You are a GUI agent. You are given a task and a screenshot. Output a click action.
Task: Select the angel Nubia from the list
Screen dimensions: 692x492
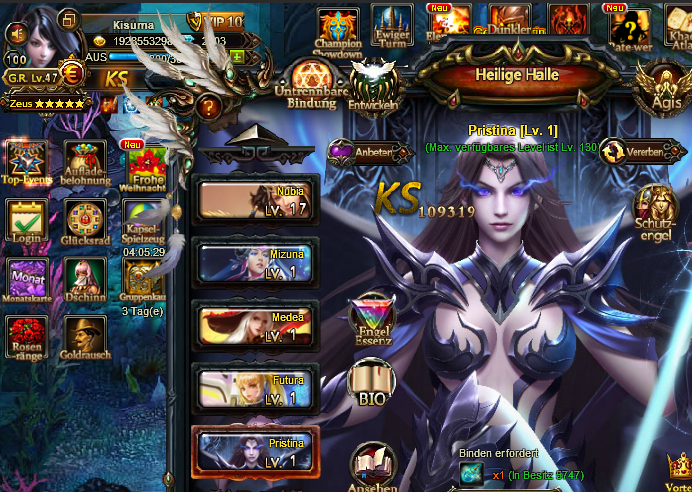[257, 201]
